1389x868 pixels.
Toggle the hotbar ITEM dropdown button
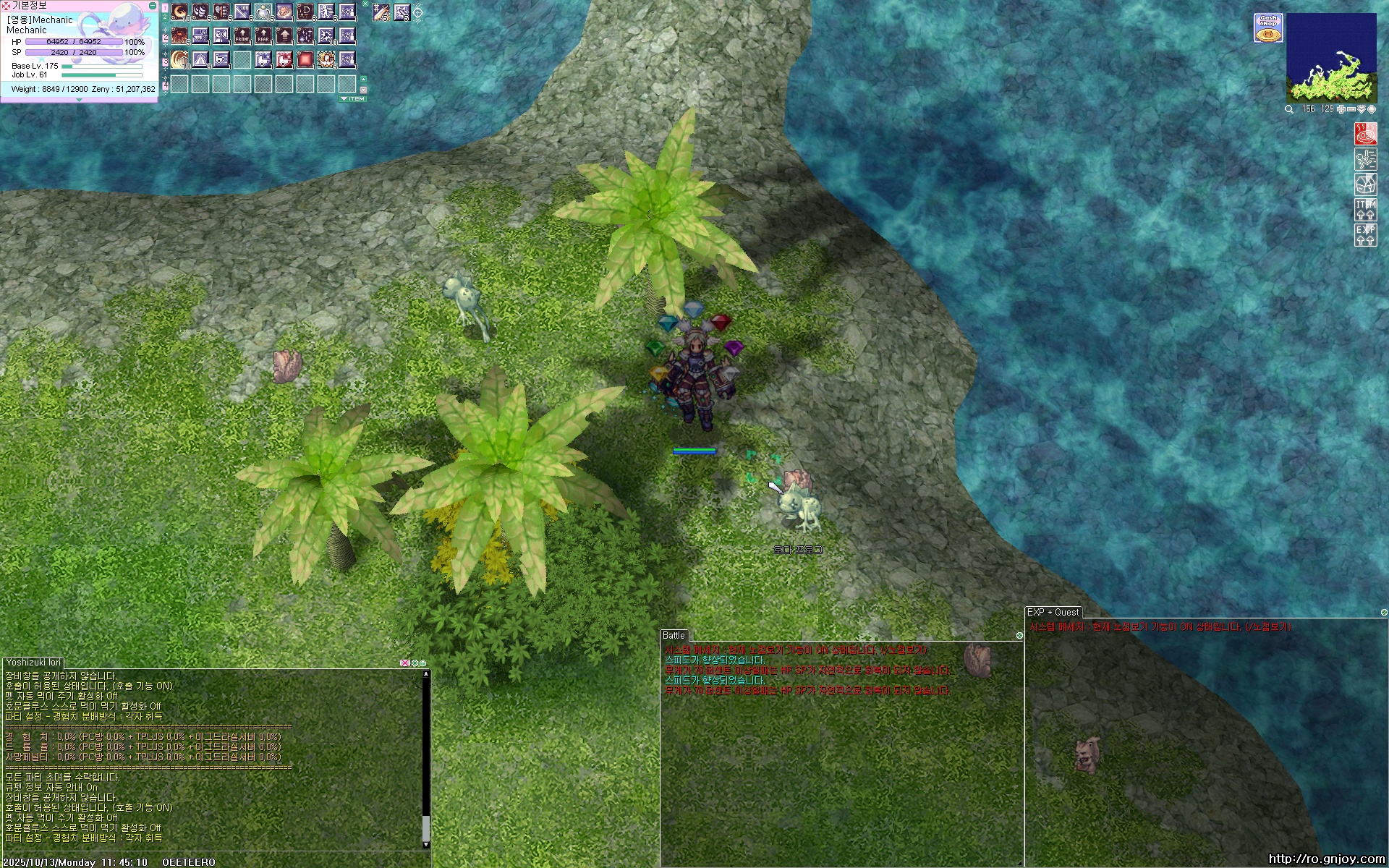pyautogui.click(x=353, y=98)
